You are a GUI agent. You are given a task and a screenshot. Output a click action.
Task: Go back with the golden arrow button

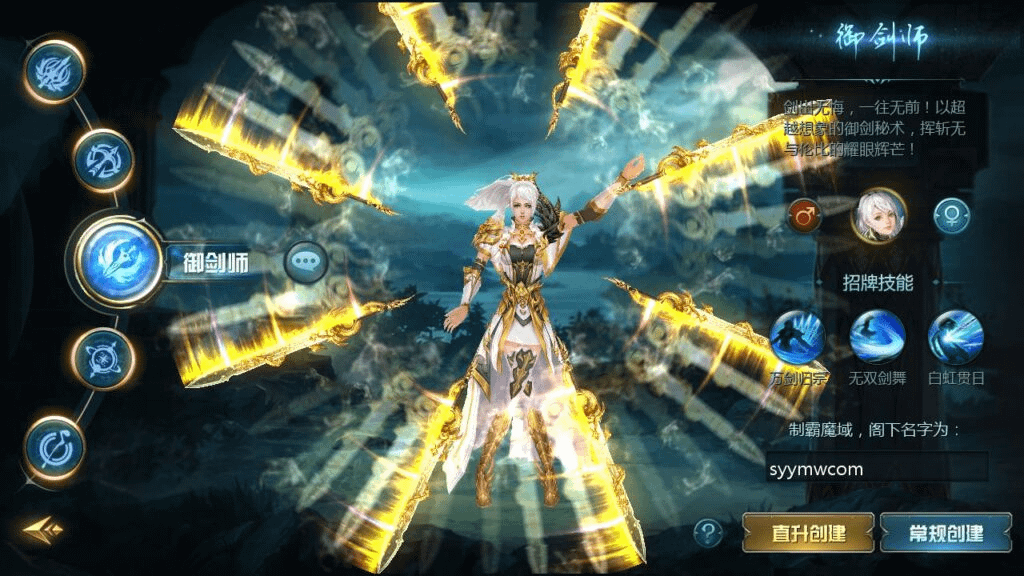click(x=43, y=528)
